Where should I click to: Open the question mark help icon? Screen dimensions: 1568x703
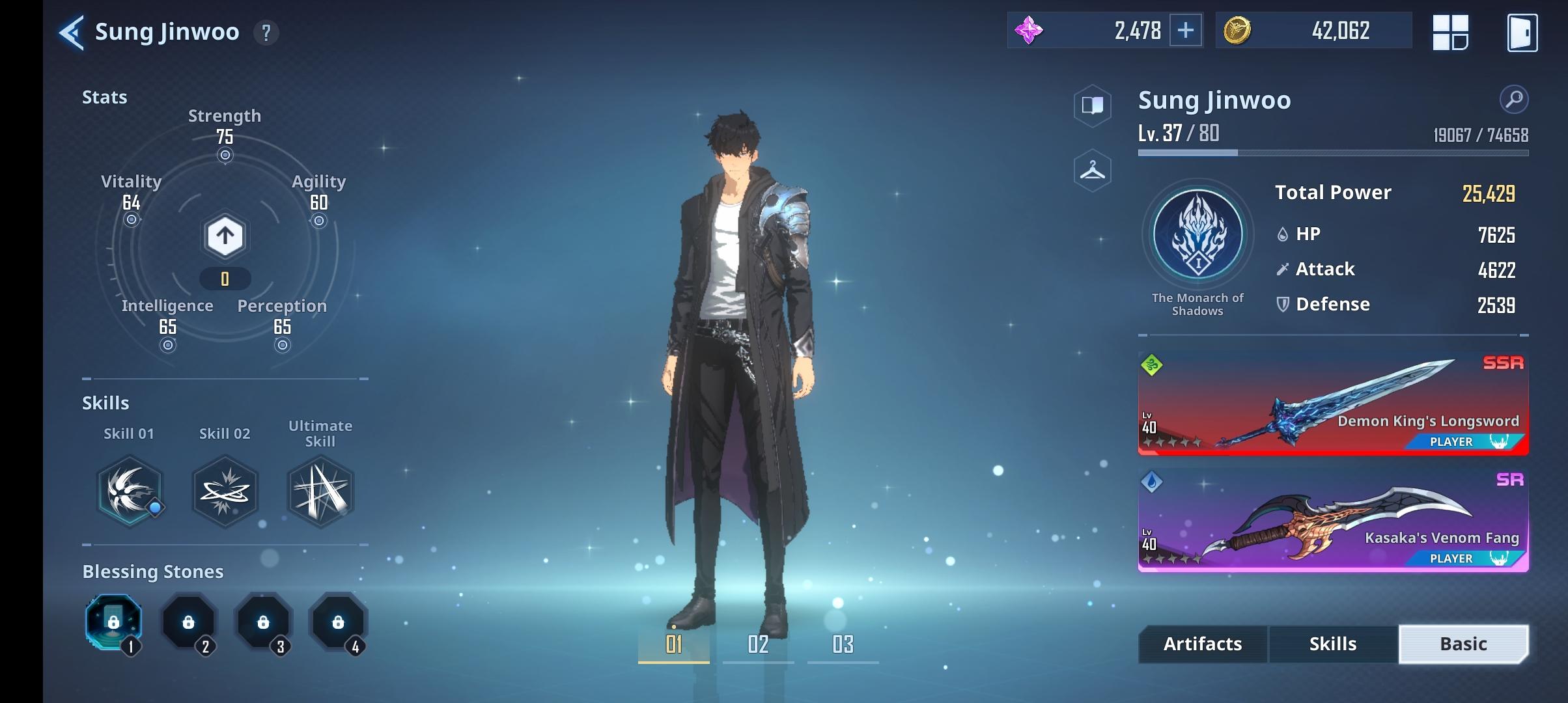tap(266, 33)
